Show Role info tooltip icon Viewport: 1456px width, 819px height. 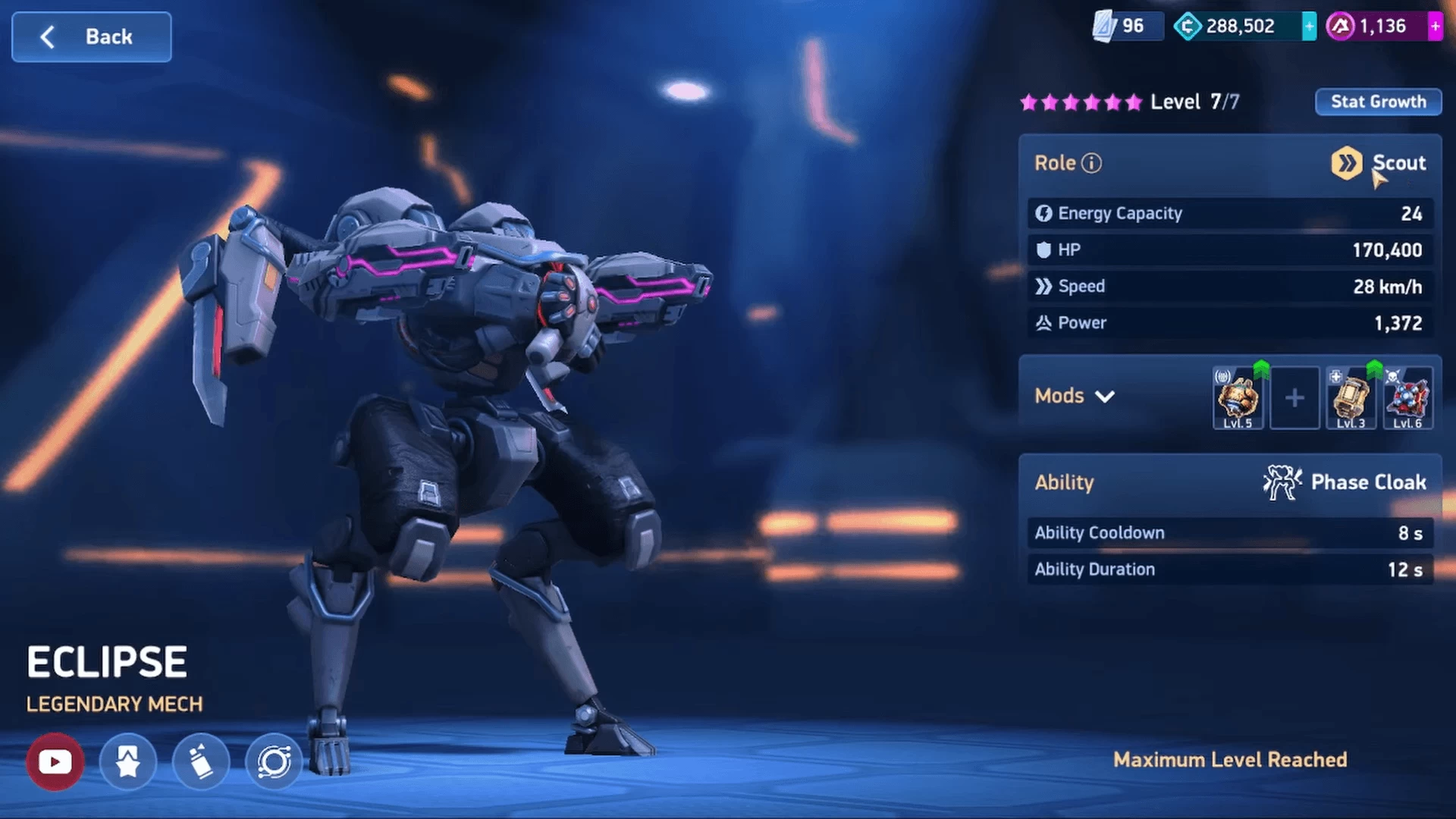point(1091,163)
